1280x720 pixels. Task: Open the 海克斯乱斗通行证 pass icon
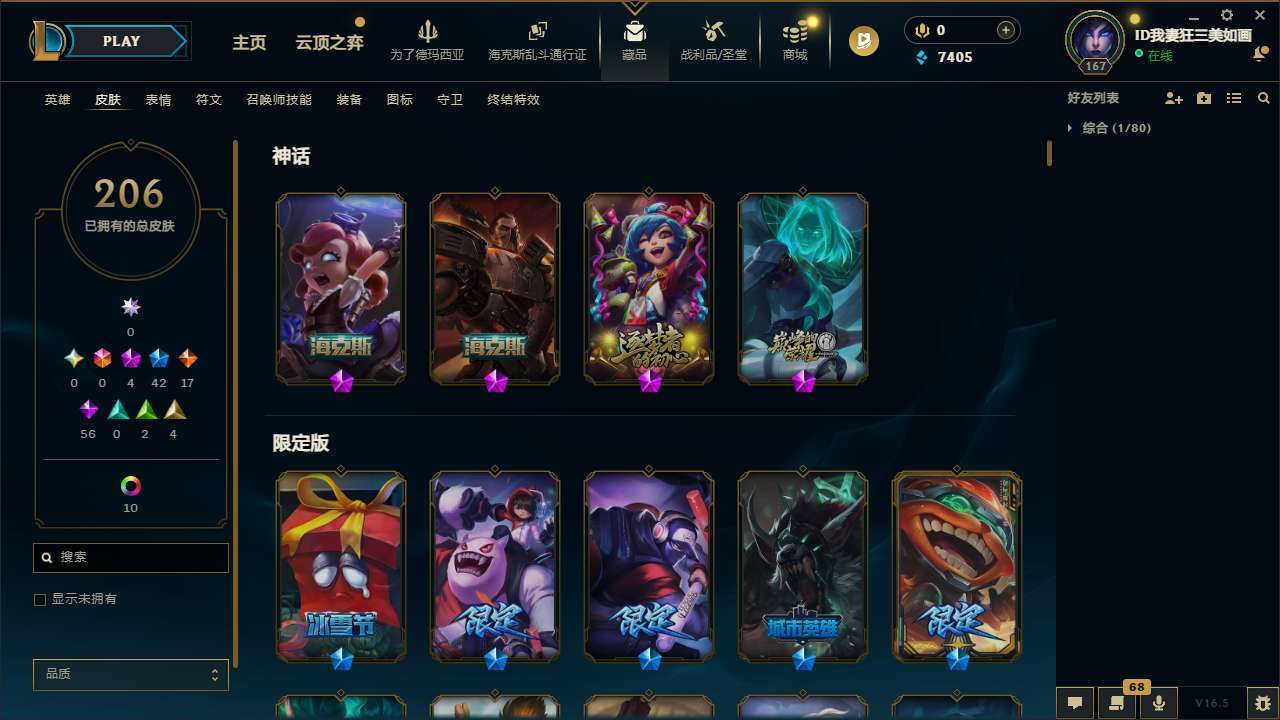[x=537, y=40]
